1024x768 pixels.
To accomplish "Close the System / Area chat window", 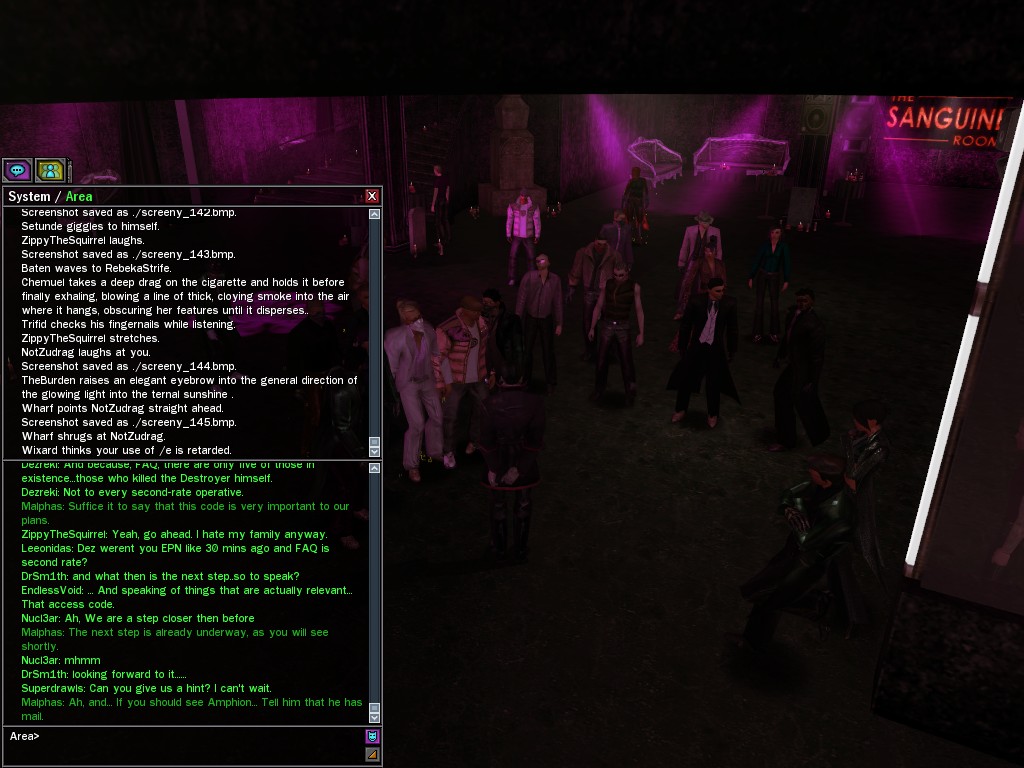I will [x=372, y=196].
